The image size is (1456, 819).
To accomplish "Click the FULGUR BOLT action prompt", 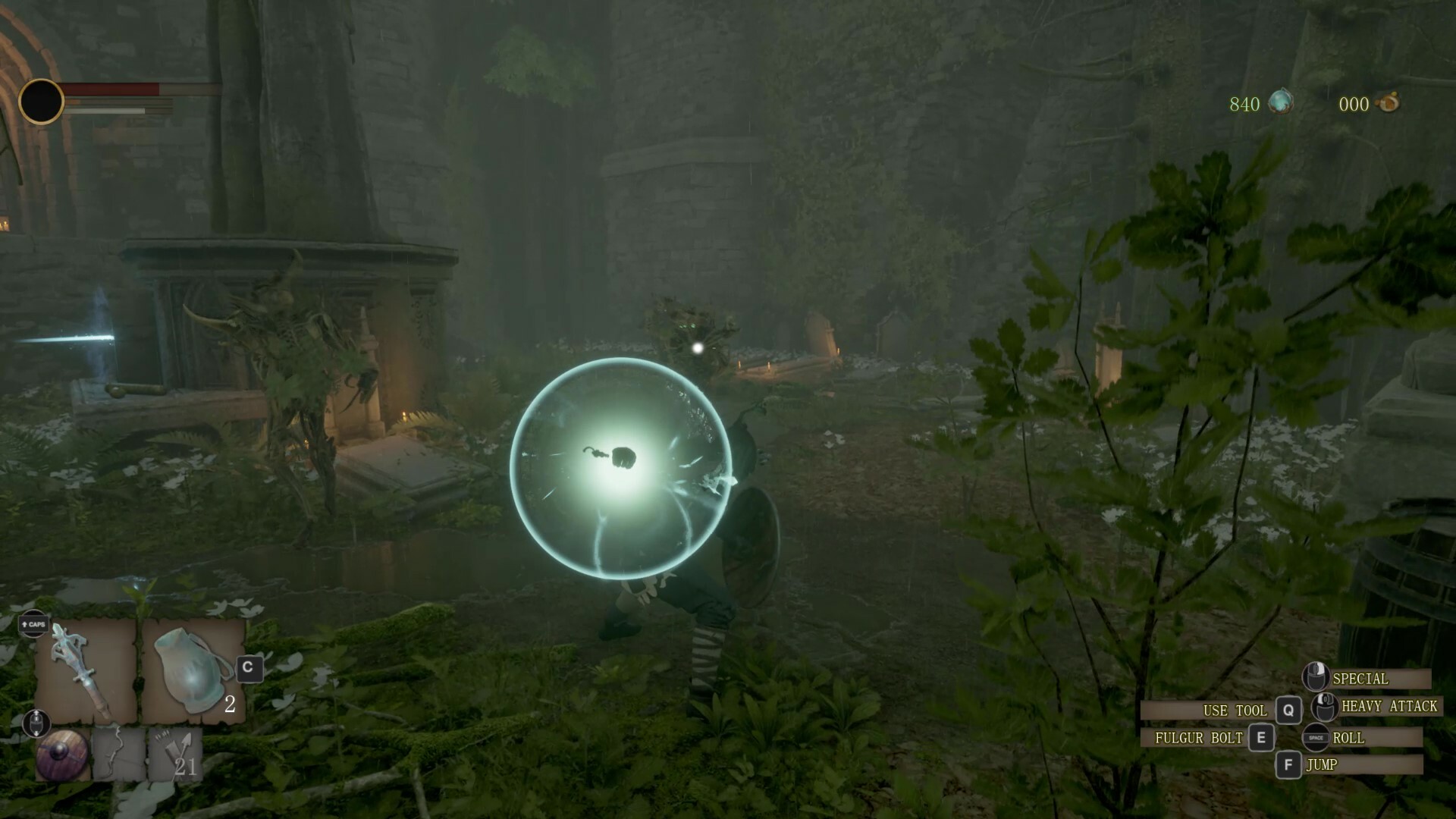I will (x=1198, y=737).
